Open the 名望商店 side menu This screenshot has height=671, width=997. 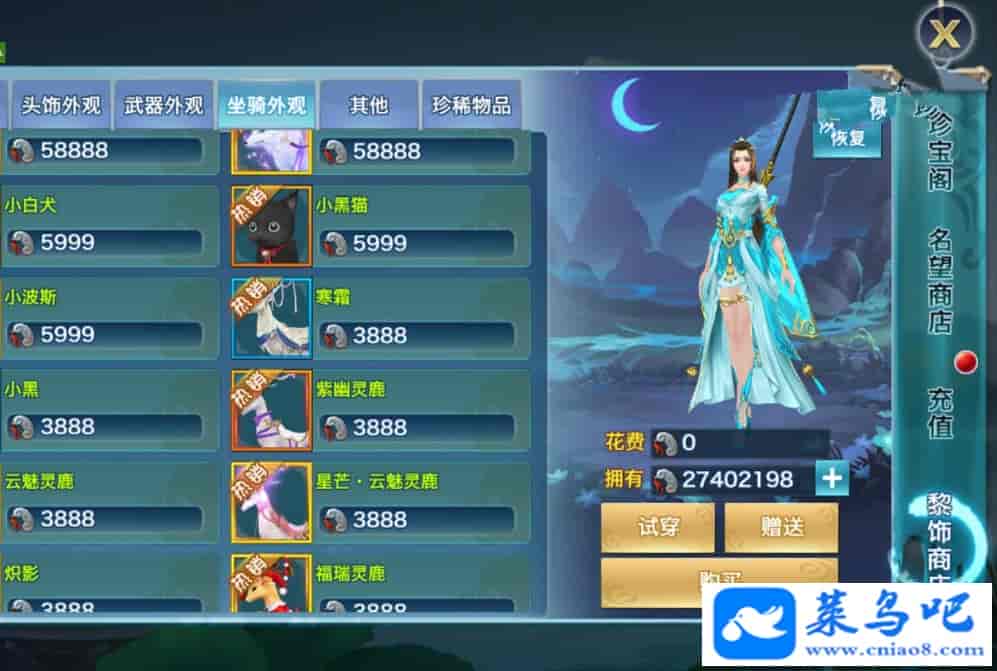tap(939, 282)
